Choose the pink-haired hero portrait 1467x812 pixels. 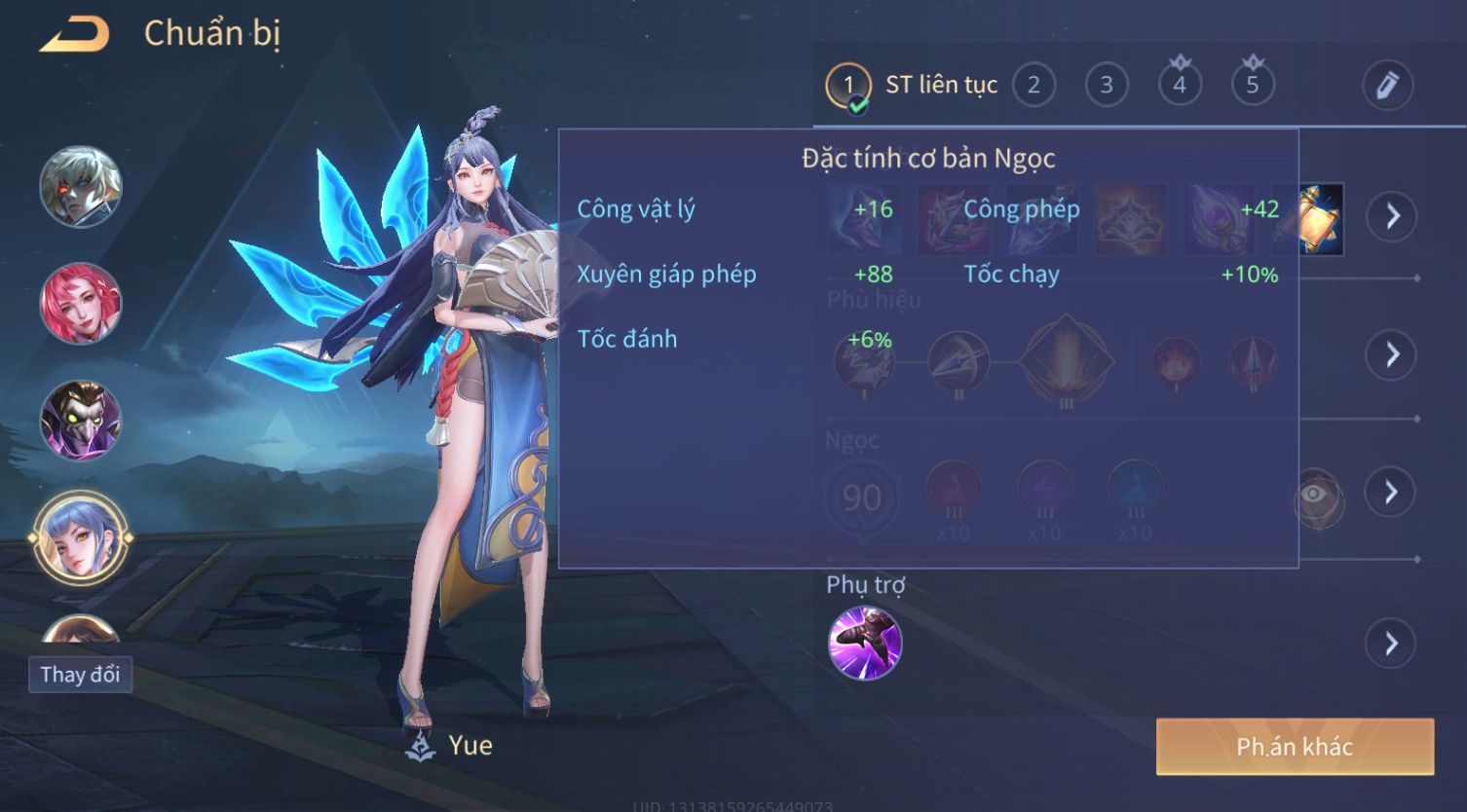[81, 304]
